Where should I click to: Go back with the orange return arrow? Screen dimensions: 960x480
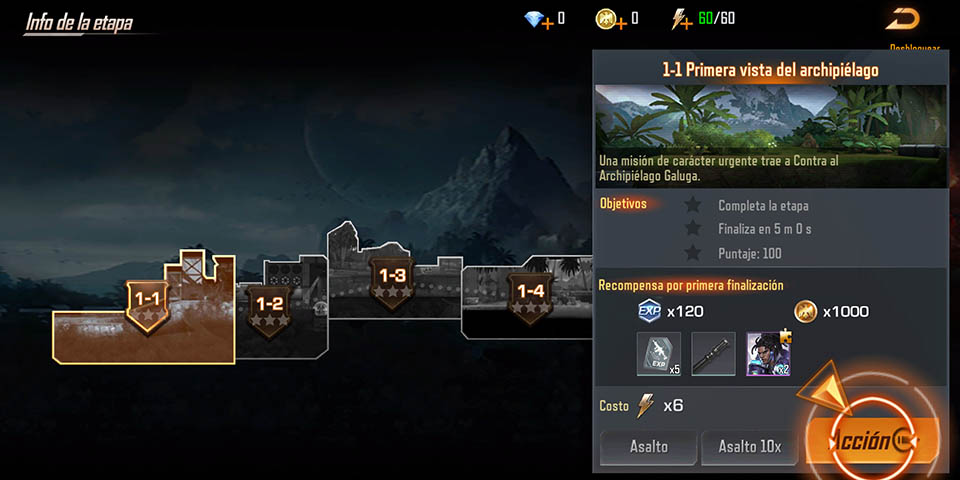[x=902, y=18]
